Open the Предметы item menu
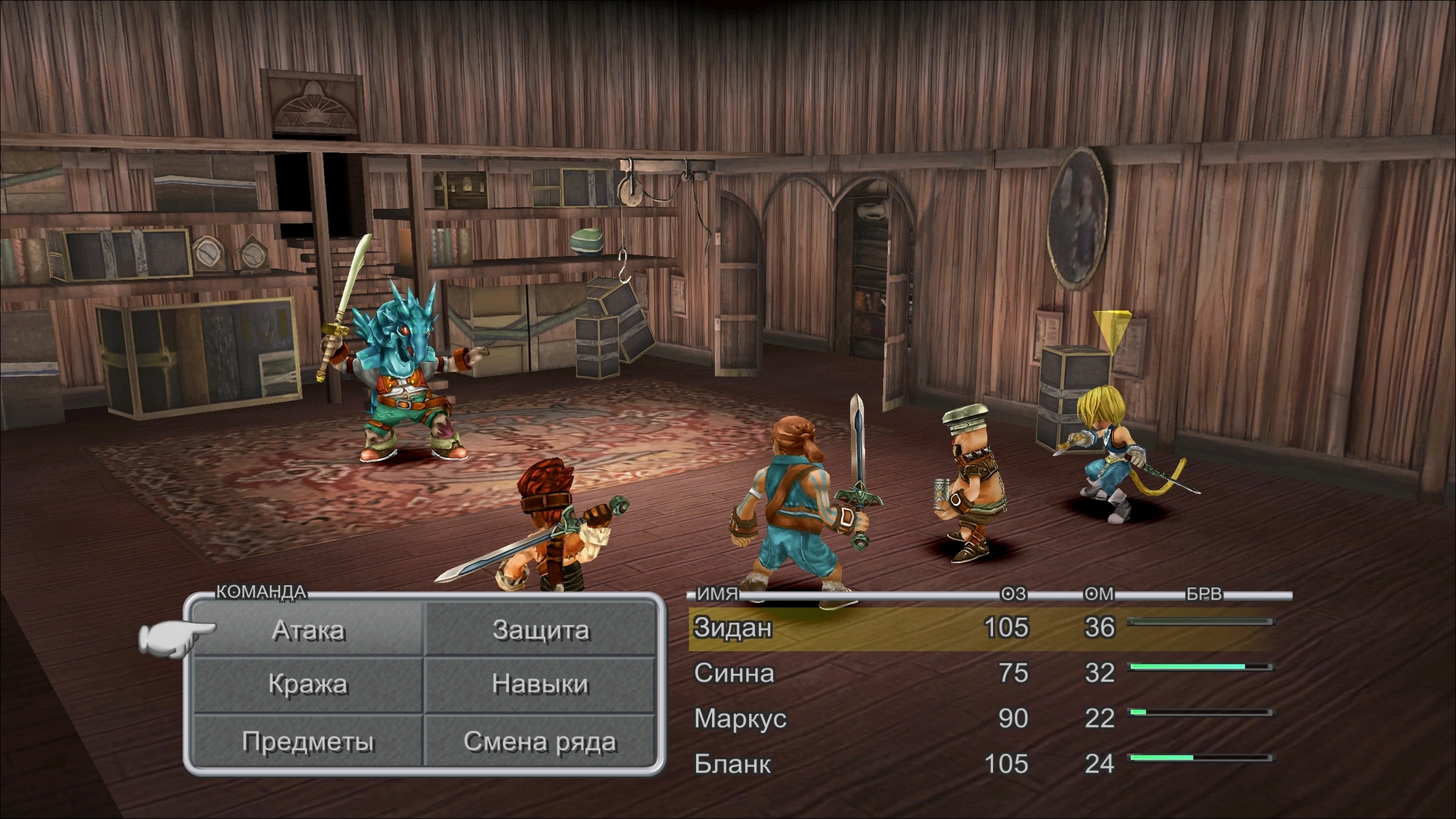 click(x=309, y=741)
